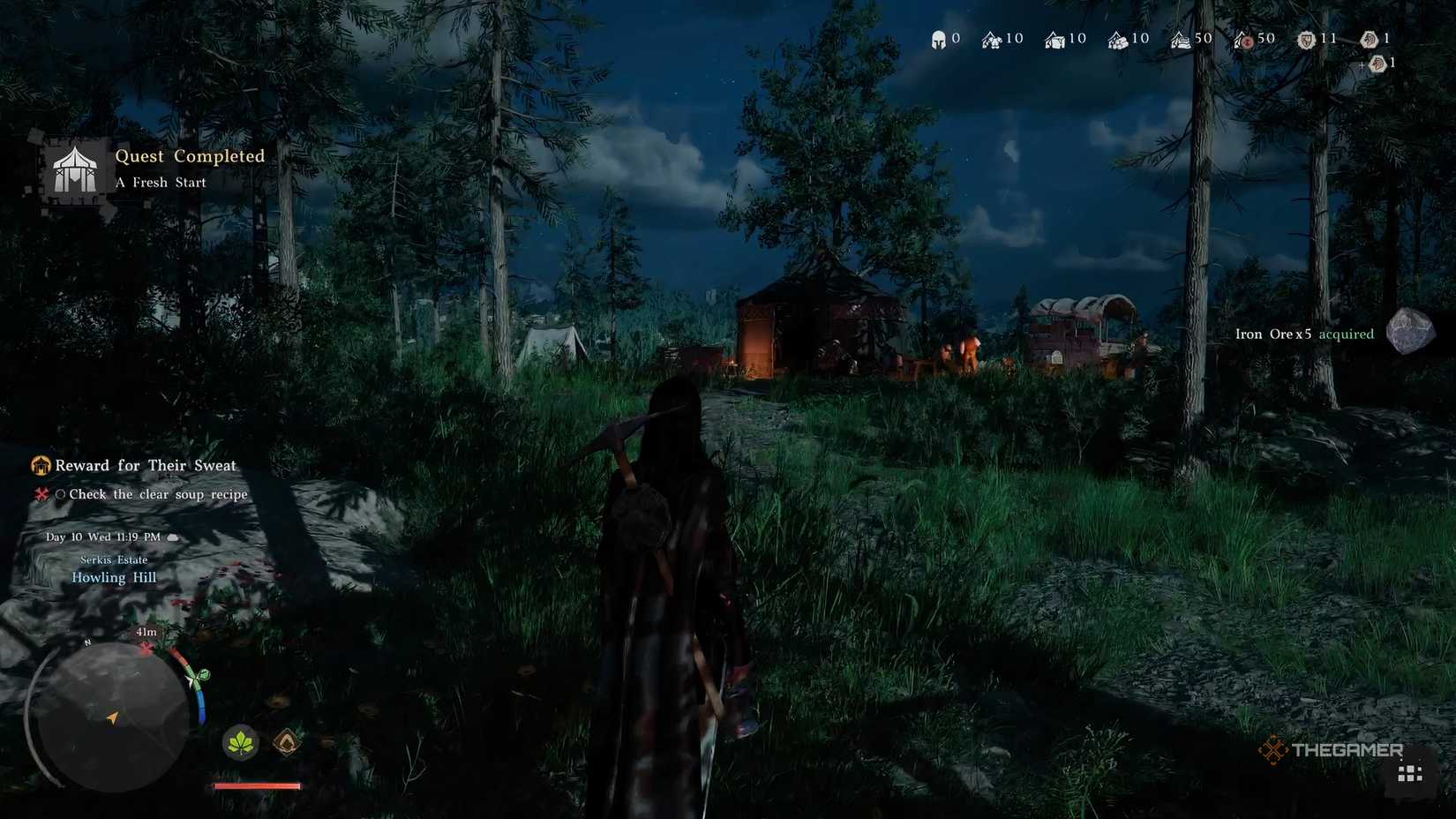The image size is (1456, 819).
Task: Open the grid menu in bottom-right corner
Action: (x=1410, y=774)
